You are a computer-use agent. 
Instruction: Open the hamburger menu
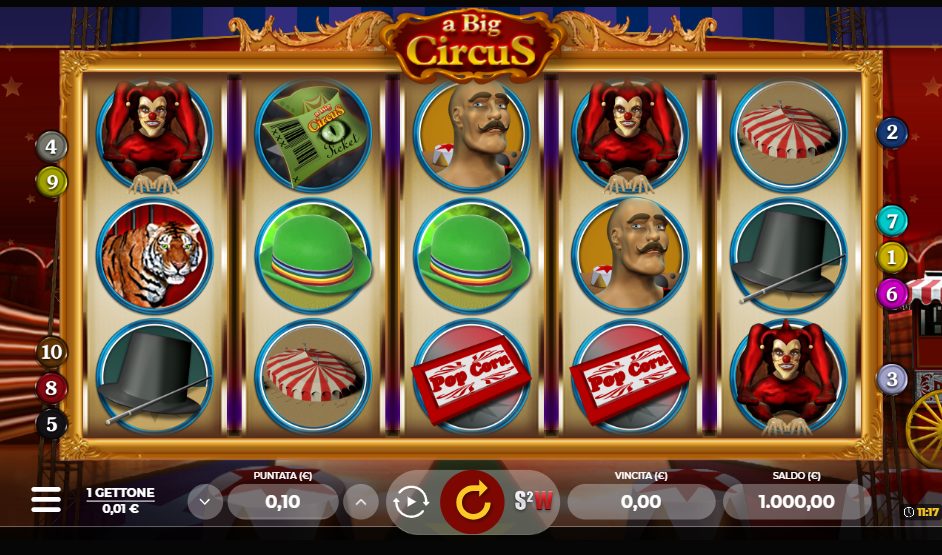click(x=46, y=500)
